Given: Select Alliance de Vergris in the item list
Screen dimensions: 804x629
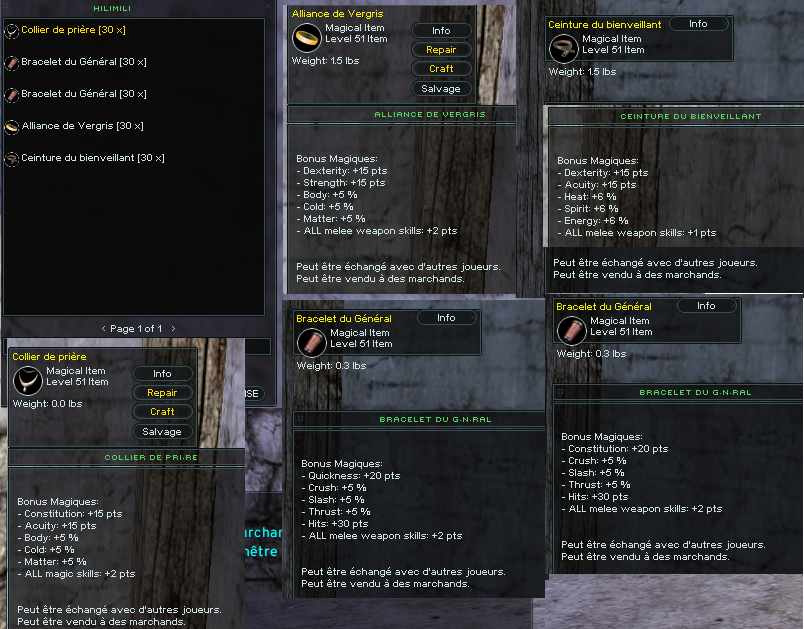Looking at the screenshot, I should point(81,126).
